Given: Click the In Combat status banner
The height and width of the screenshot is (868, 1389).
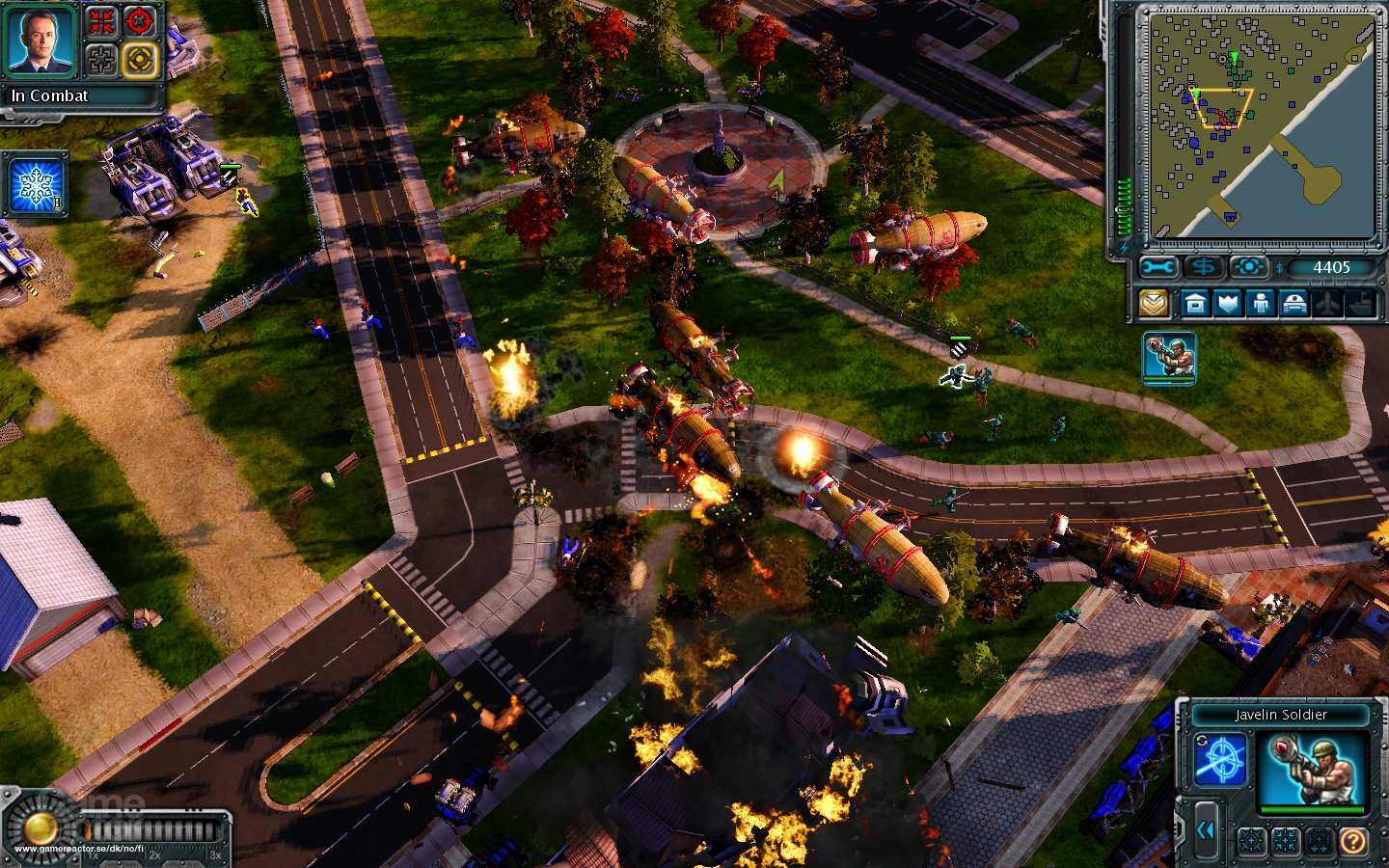Looking at the screenshot, I should click(82, 96).
